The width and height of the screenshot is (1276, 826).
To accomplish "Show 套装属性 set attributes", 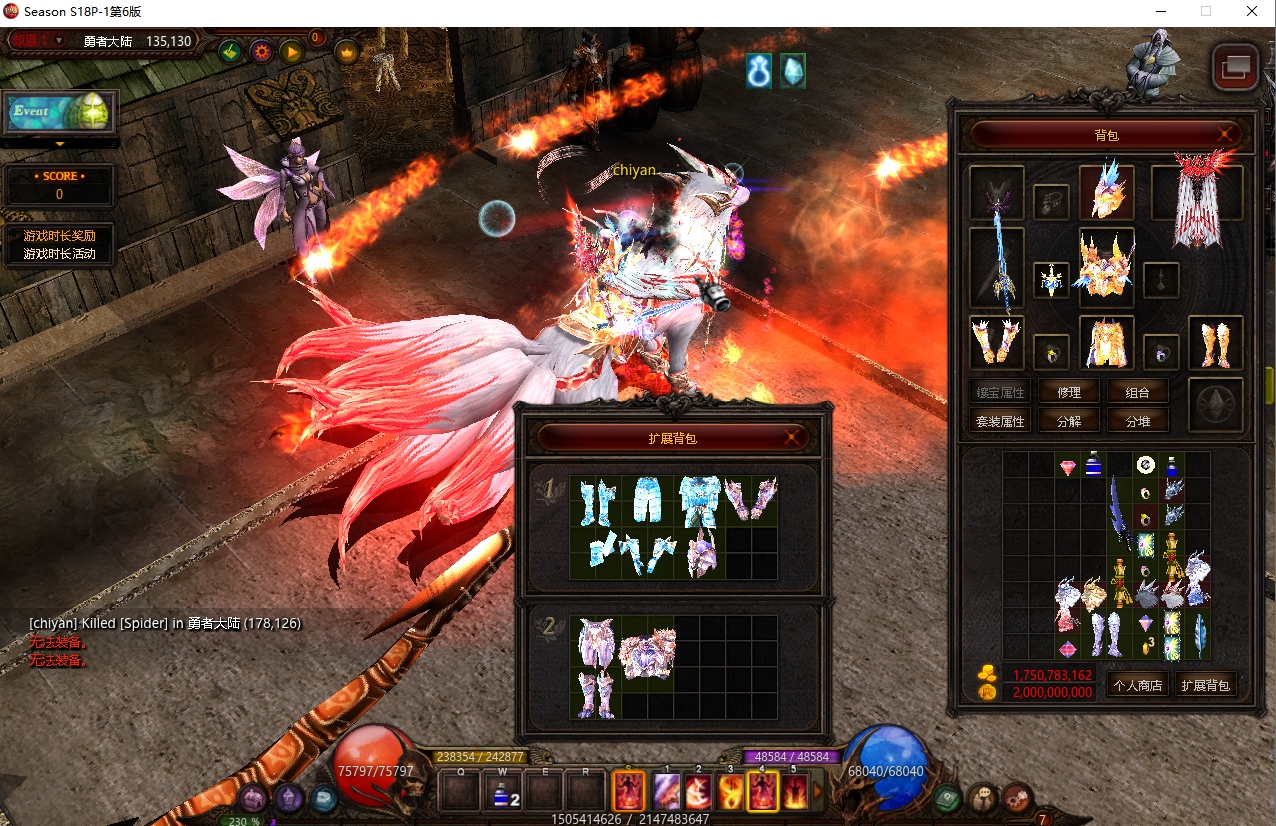I will pyautogui.click(x=1000, y=421).
